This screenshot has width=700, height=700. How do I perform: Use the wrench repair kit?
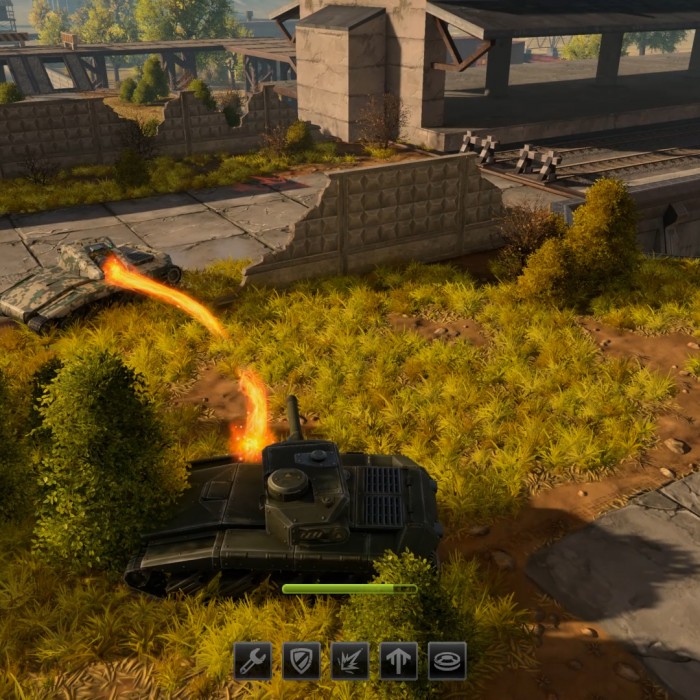coord(253,661)
